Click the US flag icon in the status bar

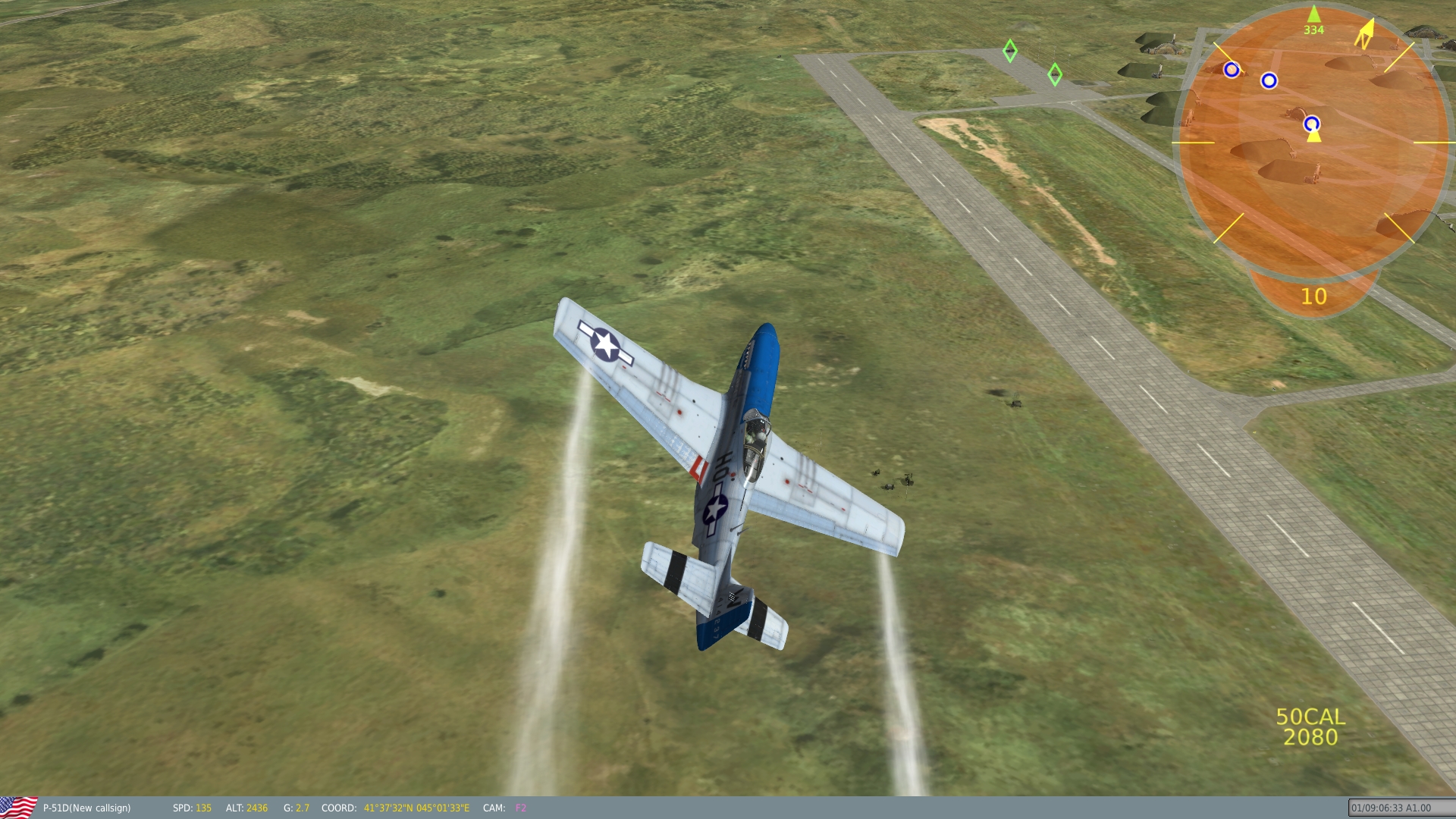[18, 807]
